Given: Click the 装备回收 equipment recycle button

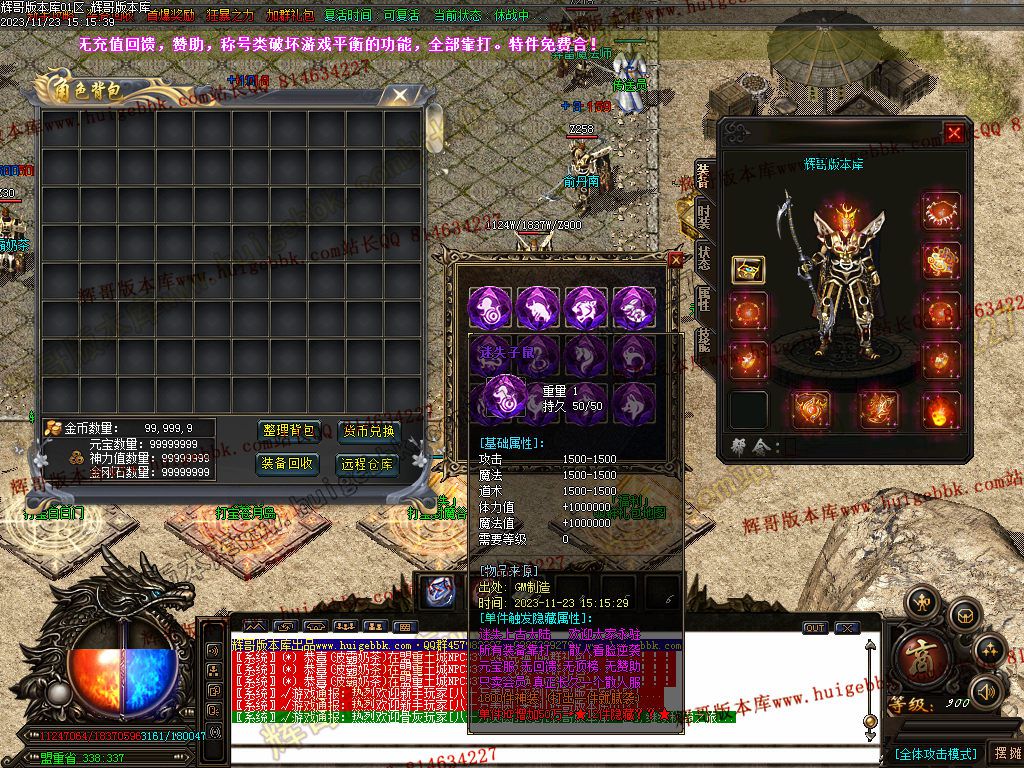Looking at the screenshot, I should click(288, 464).
